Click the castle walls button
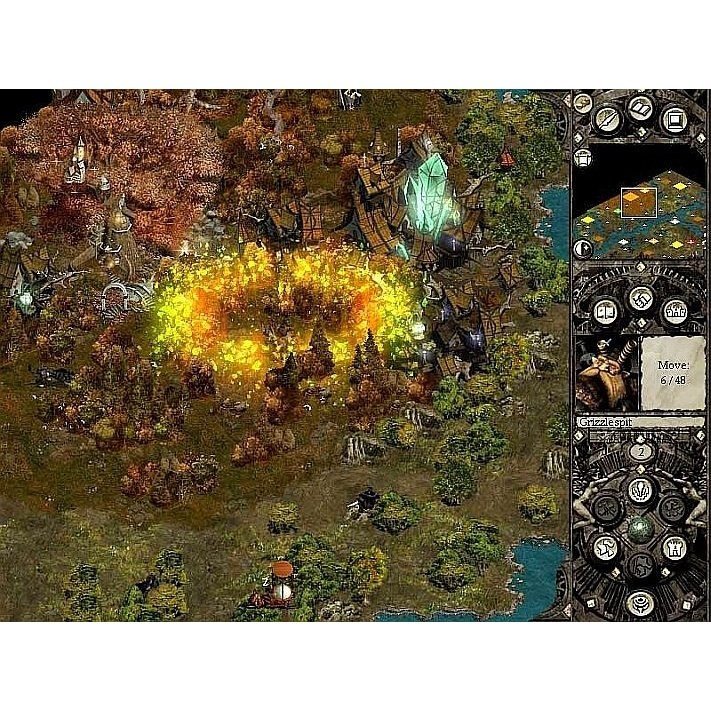The height and width of the screenshot is (711, 711). (x=675, y=310)
